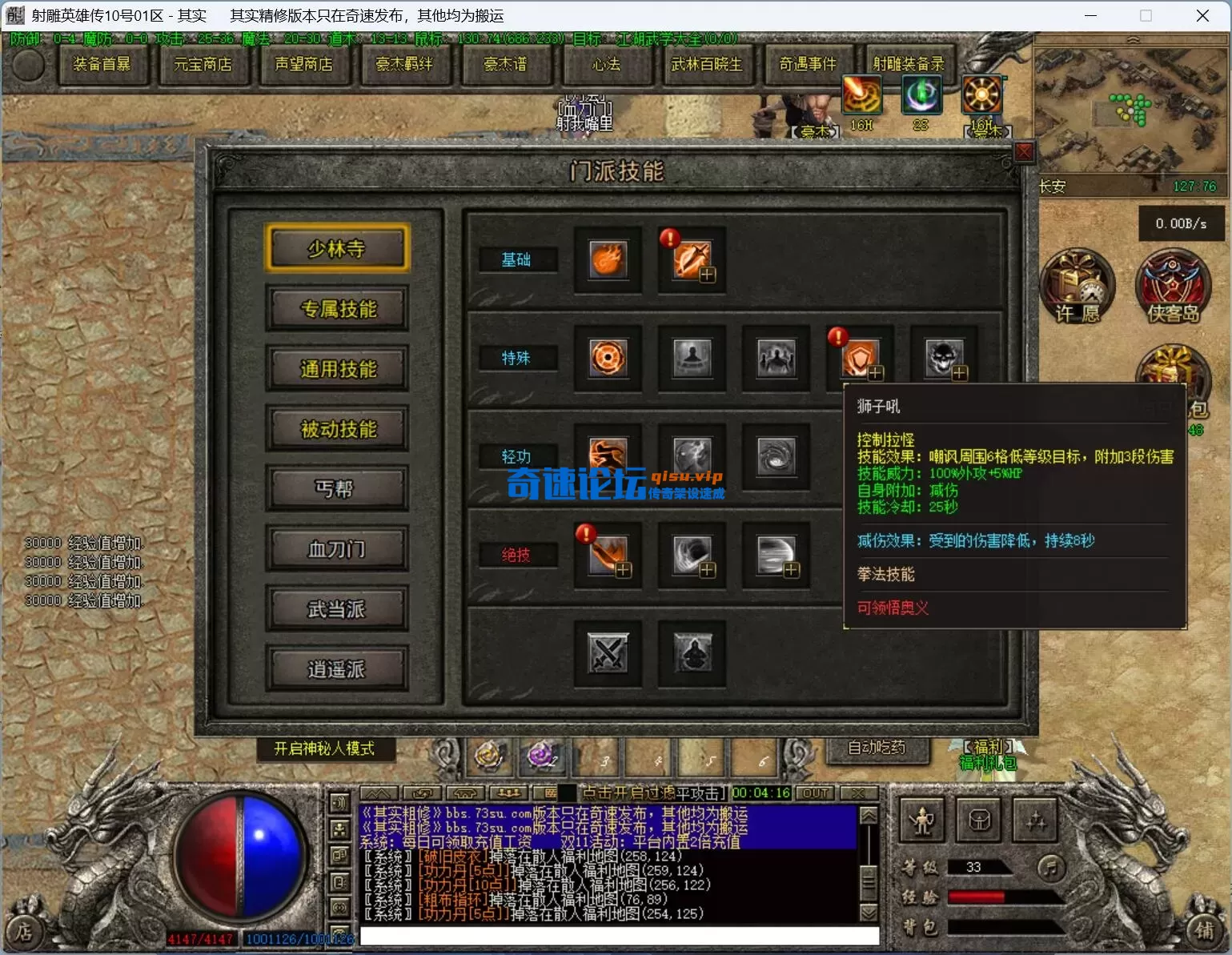Click the 许愿 treasure chest icon
Image resolution: width=1232 pixels, height=955 pixels.
(1077, 287)
